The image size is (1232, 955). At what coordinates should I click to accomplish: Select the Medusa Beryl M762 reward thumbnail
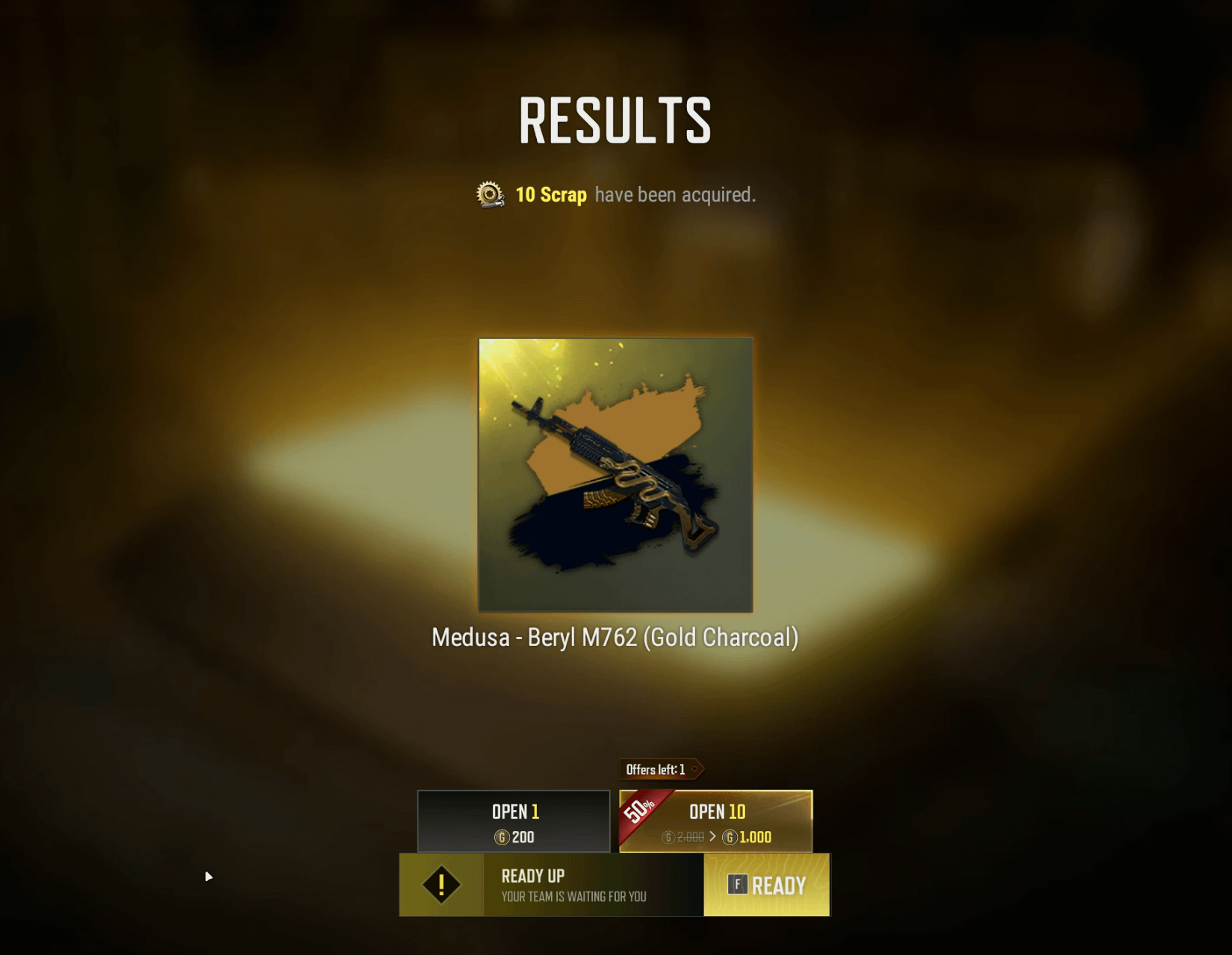tap(615, 475)
